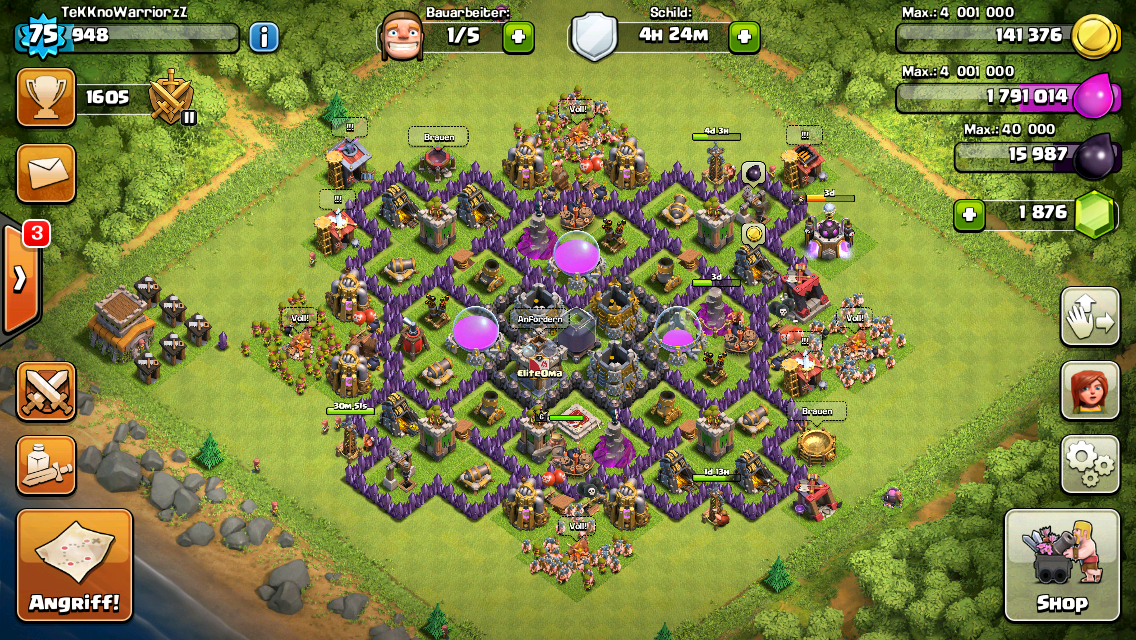Open the crossed swords war button
Viewport: 1136px width, 640px height.
[46, 391]
